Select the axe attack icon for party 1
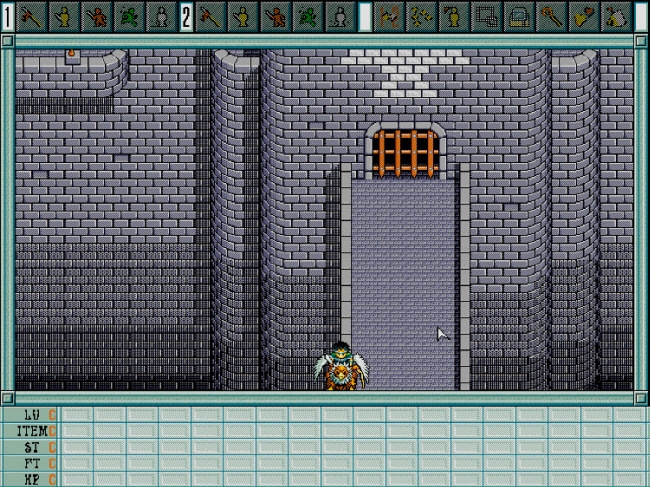 (32, 15)
